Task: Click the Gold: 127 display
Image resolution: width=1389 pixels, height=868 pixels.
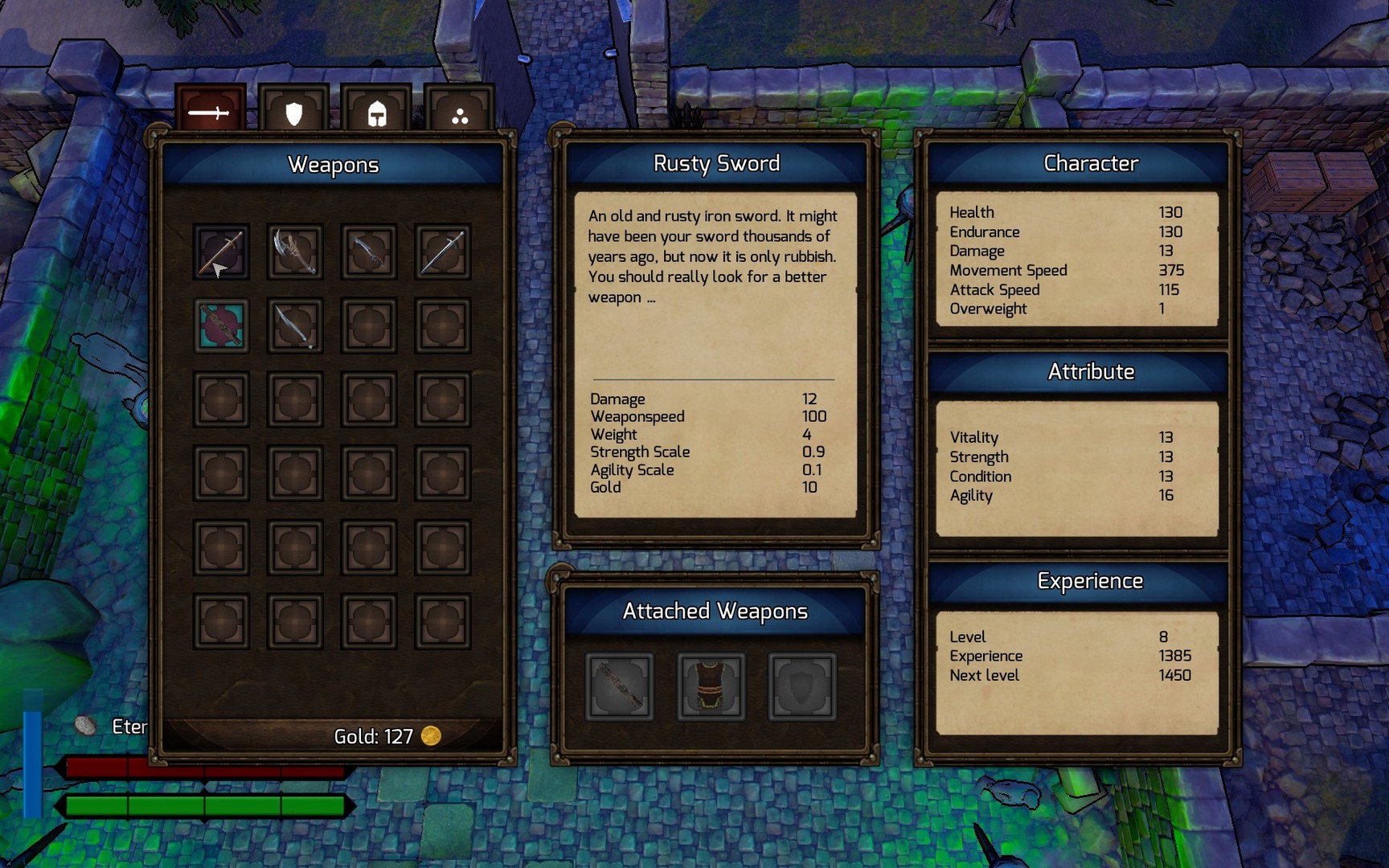Action: (x=374, y=736)
